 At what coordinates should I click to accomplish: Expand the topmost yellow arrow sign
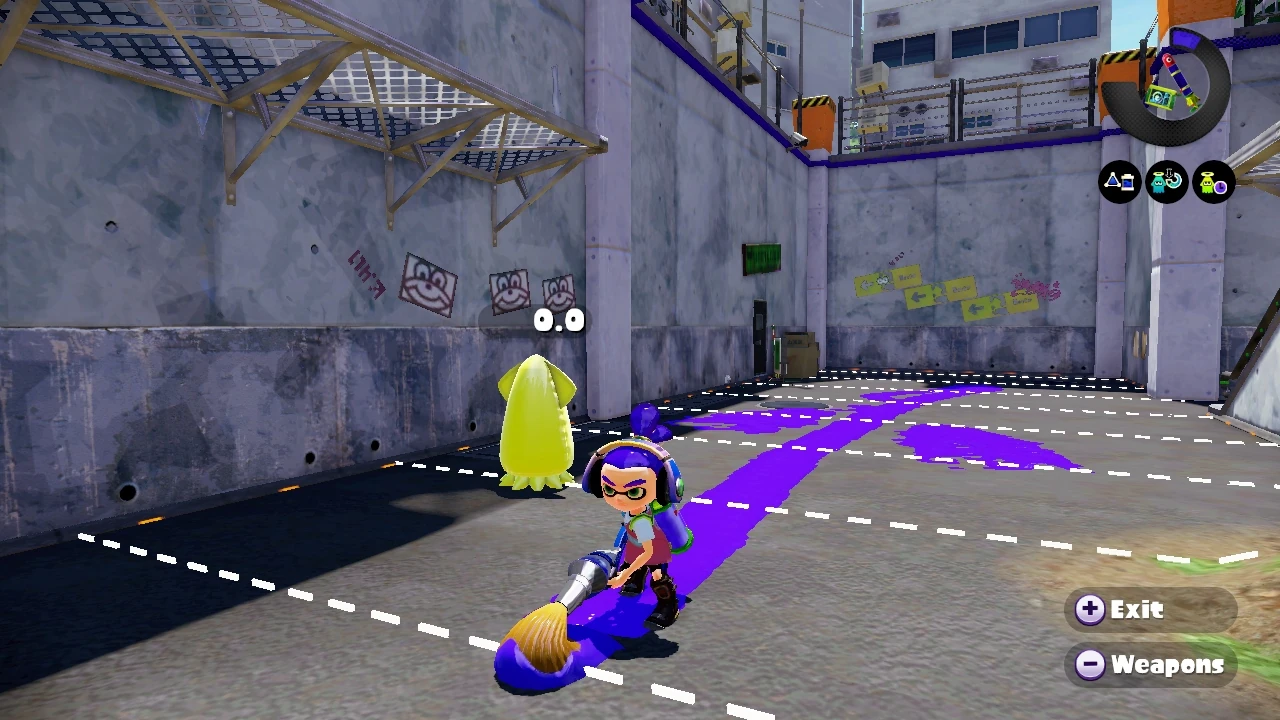coord(885,280)
